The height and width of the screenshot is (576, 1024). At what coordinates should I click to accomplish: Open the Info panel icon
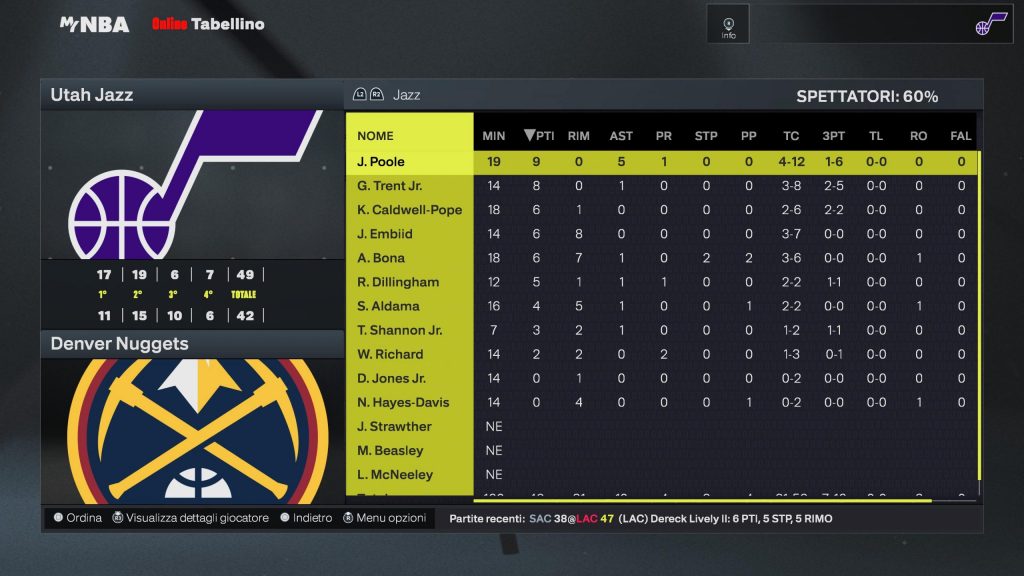pyautogui.click(x=728, y=25)
